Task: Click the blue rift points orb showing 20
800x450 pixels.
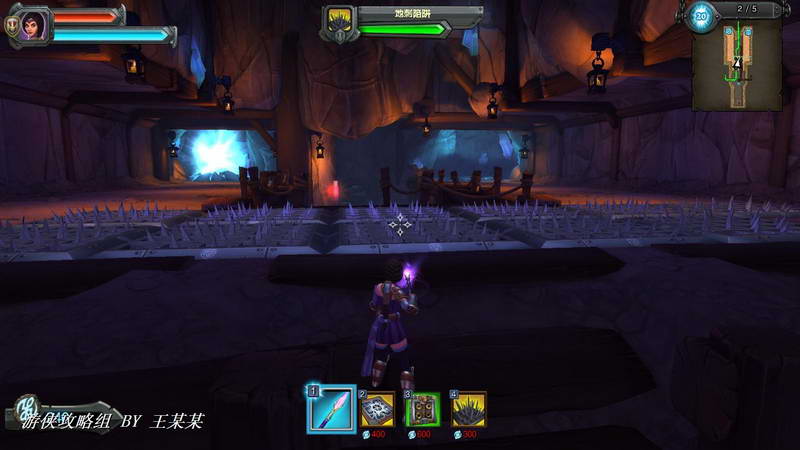Action: (x=701, y=17)
